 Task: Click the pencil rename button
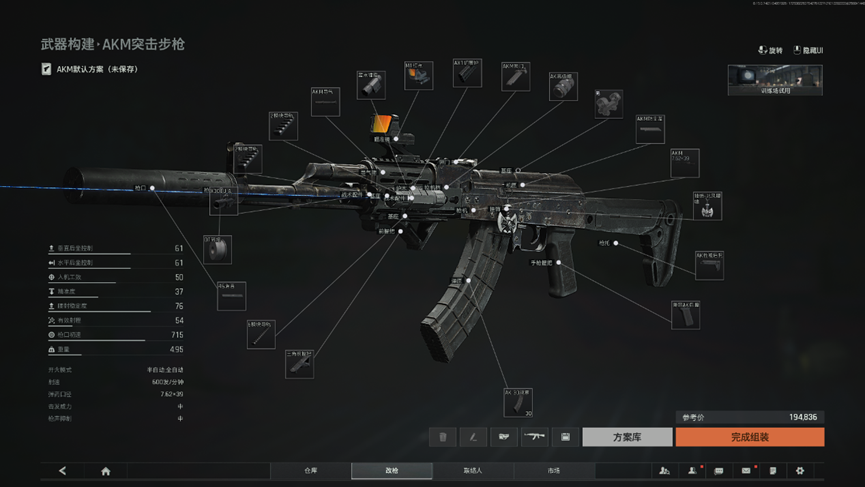click(x=473, y=437)
